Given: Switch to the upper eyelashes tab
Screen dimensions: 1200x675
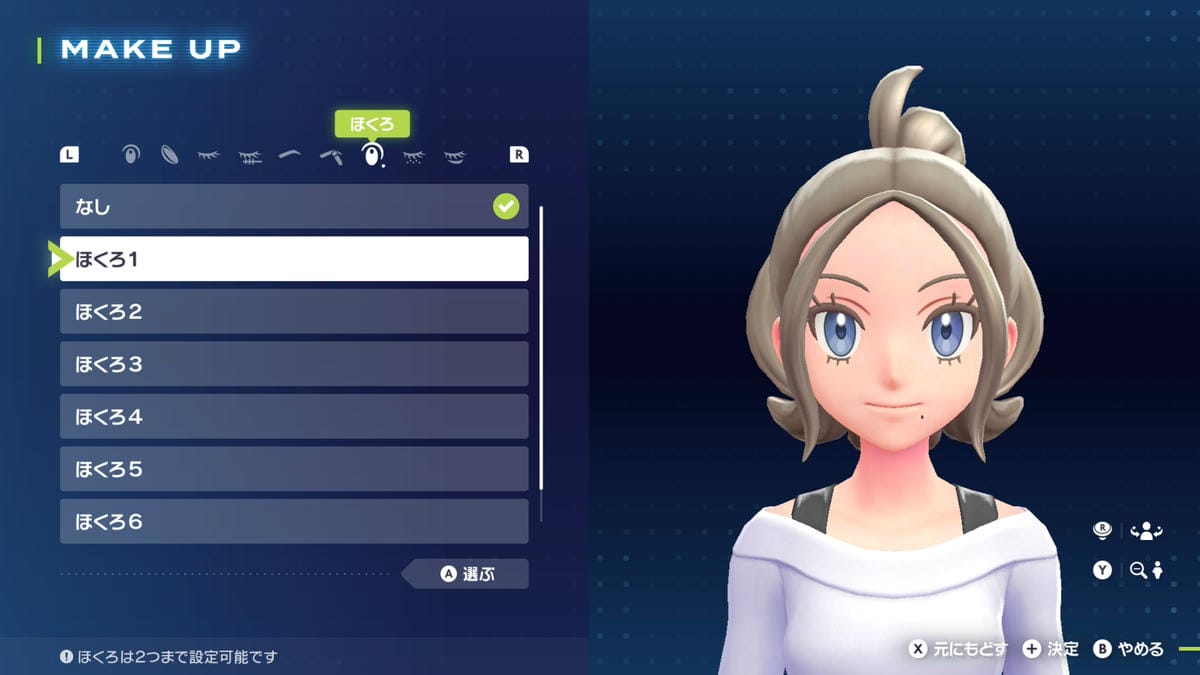Looking at the screenshot, I should 209,155.
